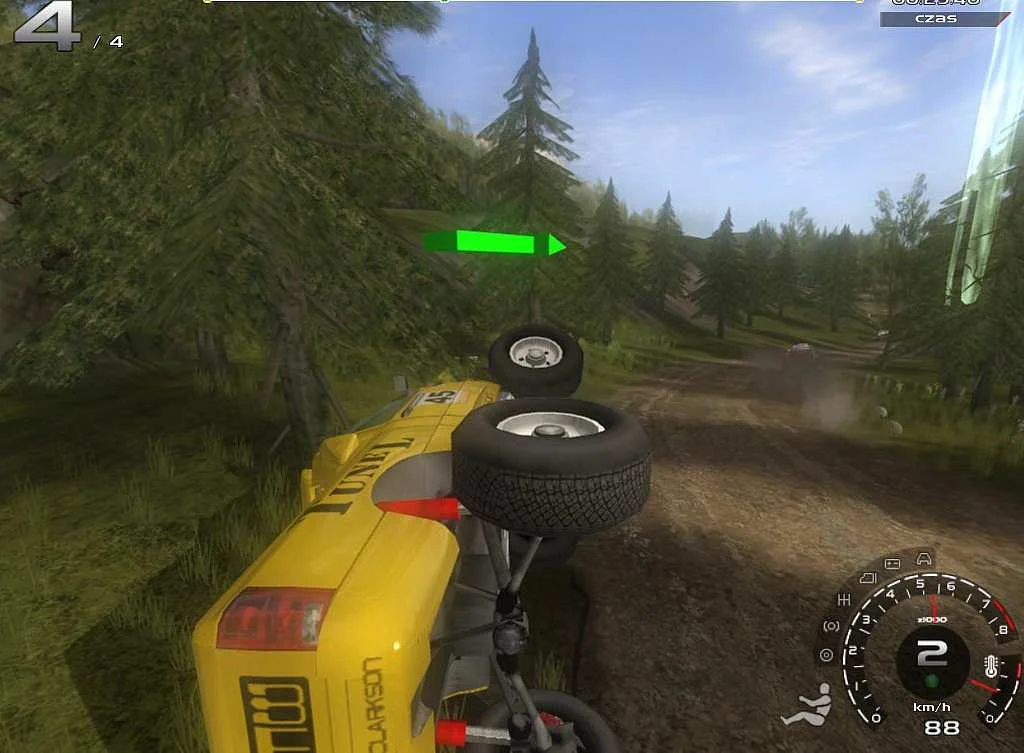
Task: Click the tire condition icon
Action: [x=826, y=656]
